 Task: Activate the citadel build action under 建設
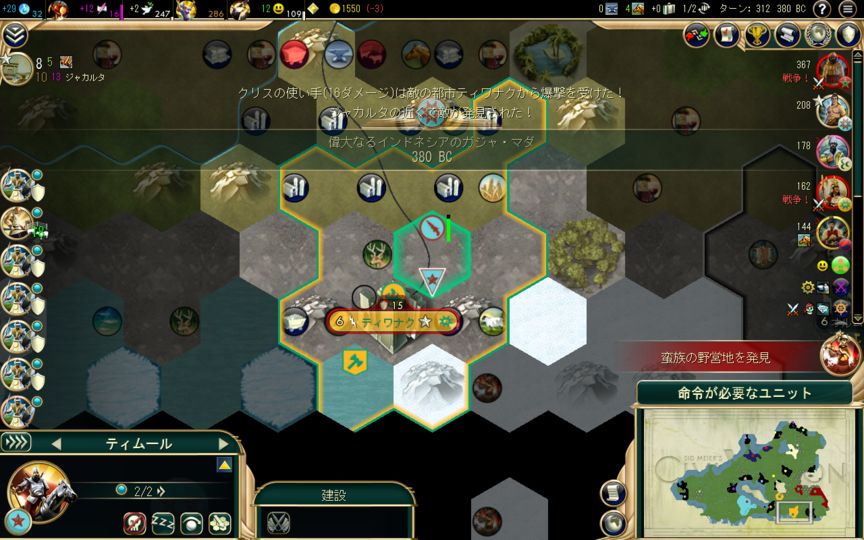coord(278,521)
